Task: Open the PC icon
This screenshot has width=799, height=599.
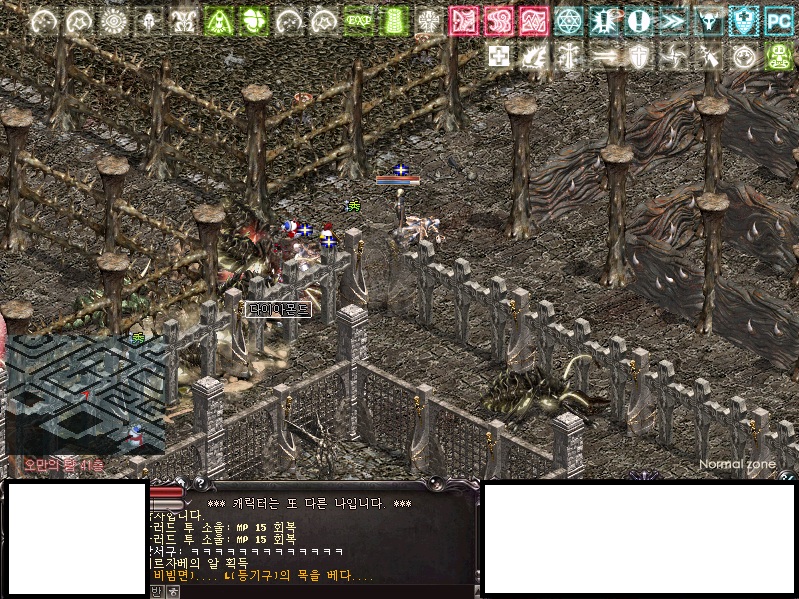Action: click(x=778, y=21)
